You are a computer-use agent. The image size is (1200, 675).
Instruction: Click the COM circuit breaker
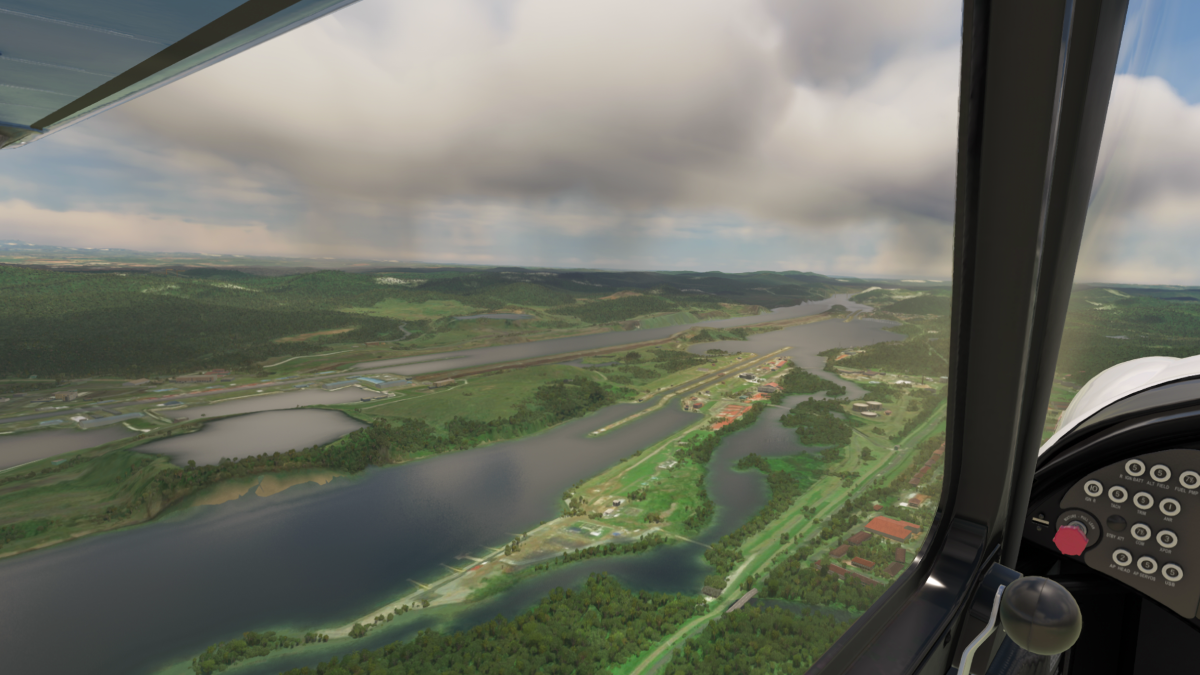click(1141, 532)
